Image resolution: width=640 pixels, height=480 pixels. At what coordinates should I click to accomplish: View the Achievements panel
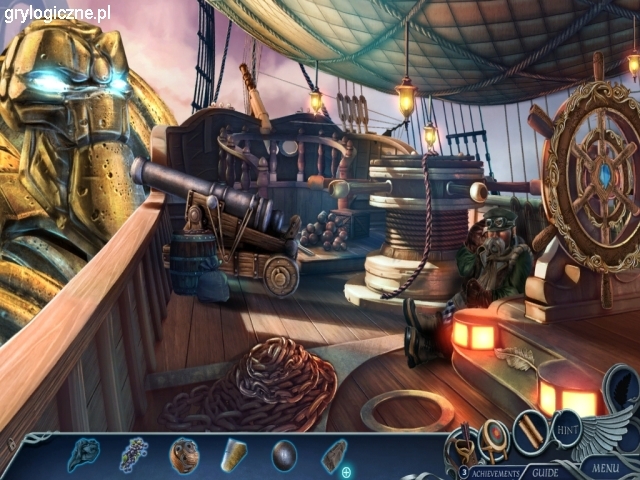click(x=496, y=472)
